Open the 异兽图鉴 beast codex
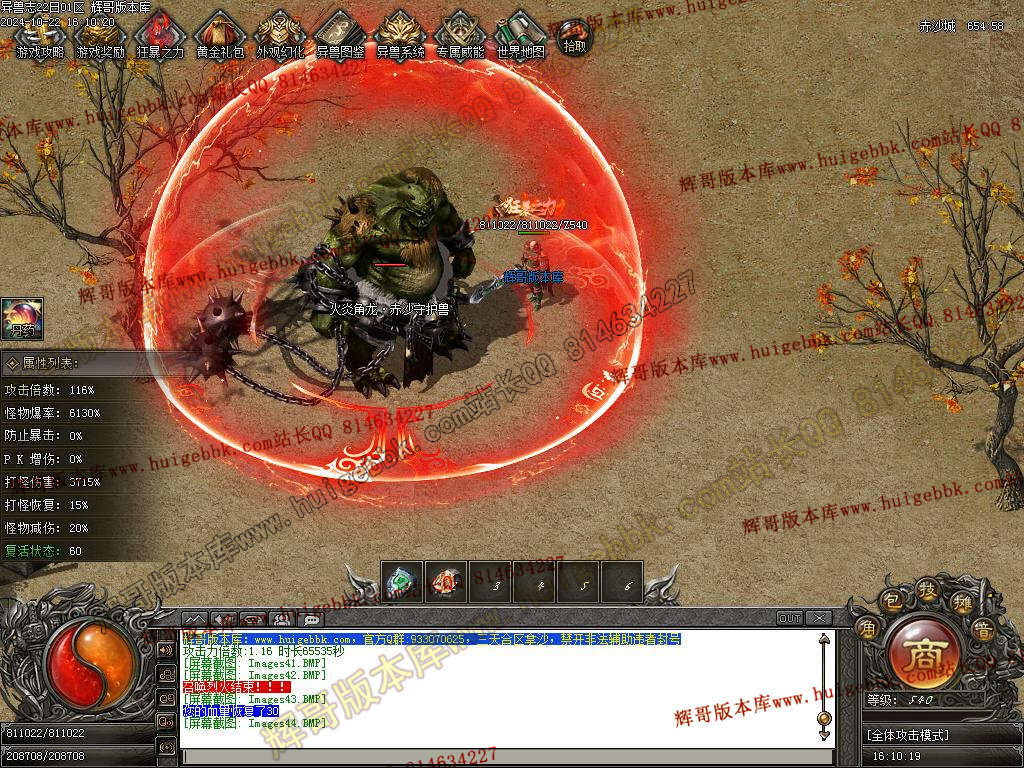 pyautogui.click(x=340, y=37)
